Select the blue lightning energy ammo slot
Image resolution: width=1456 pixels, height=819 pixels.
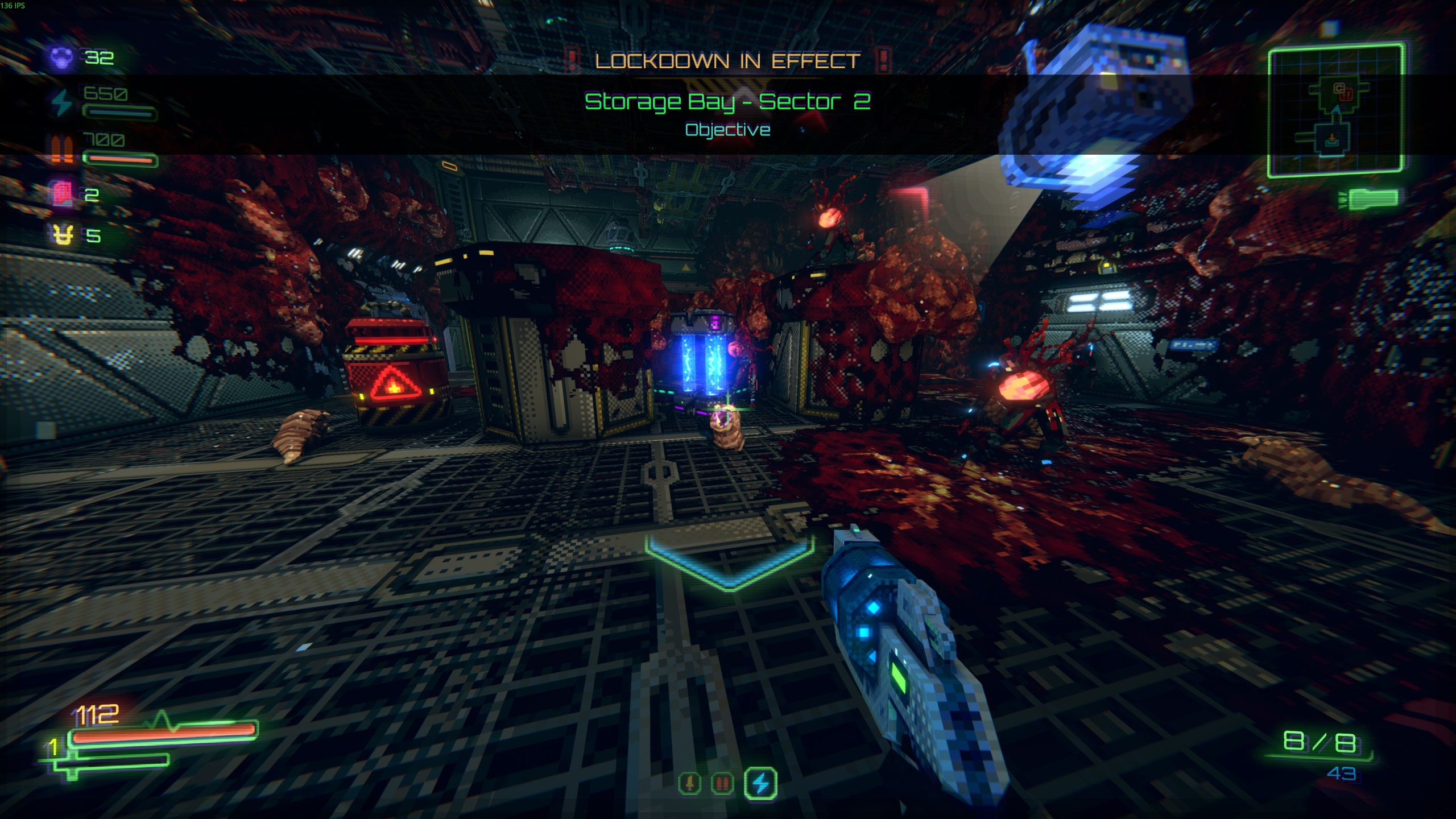(x=760, y=784)
